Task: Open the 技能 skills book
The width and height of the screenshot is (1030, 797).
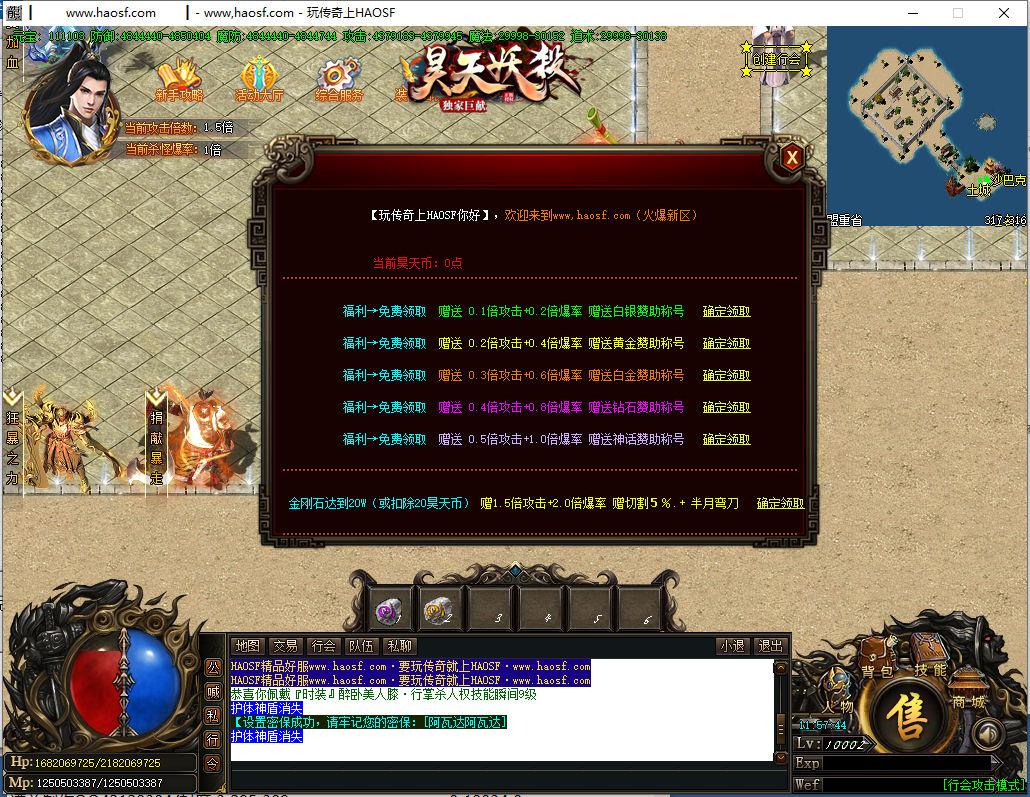Action: pos(929,662)
